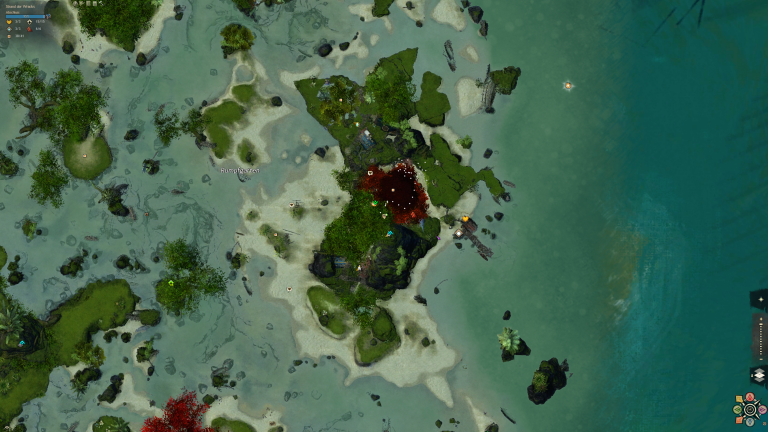Select the waypoint near the eastern dock
Image resolution: width=768 pixels, height=432 pixels.
tap(458, 233)
